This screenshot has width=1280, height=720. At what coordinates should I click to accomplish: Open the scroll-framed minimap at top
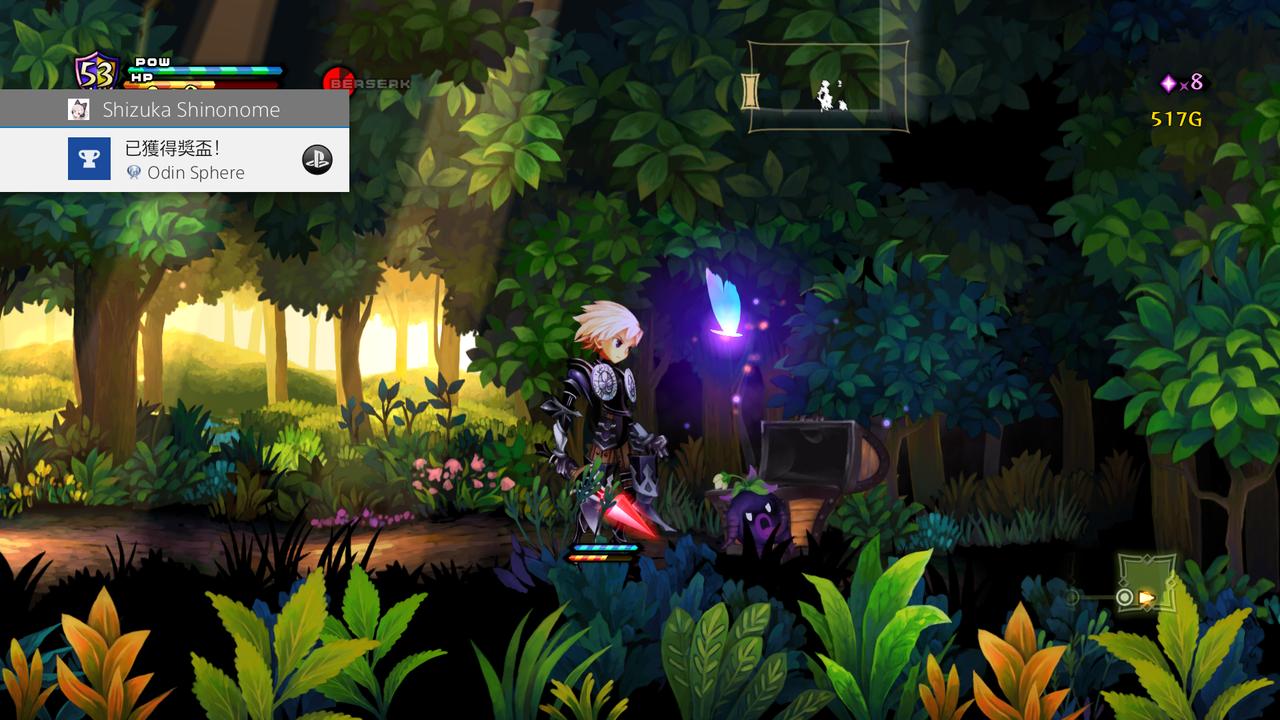(x=827, y=87)
